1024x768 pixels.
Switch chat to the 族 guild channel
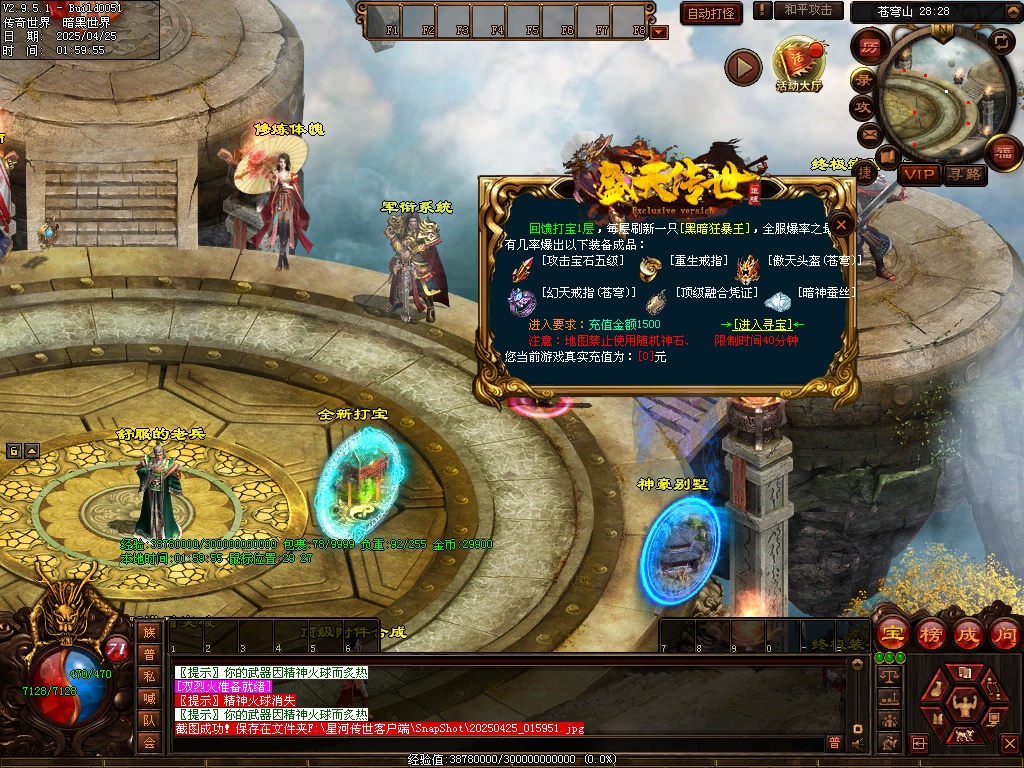(149, 632)
